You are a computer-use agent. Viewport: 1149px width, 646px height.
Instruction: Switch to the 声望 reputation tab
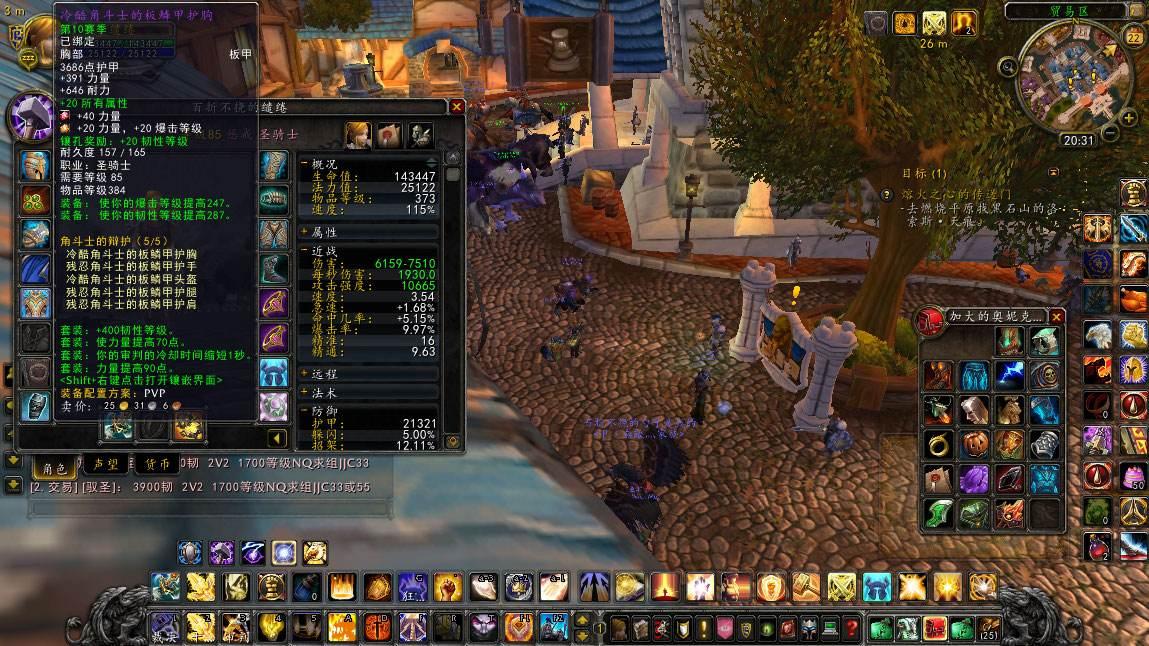pyautogui.click(x=105, y=465)
